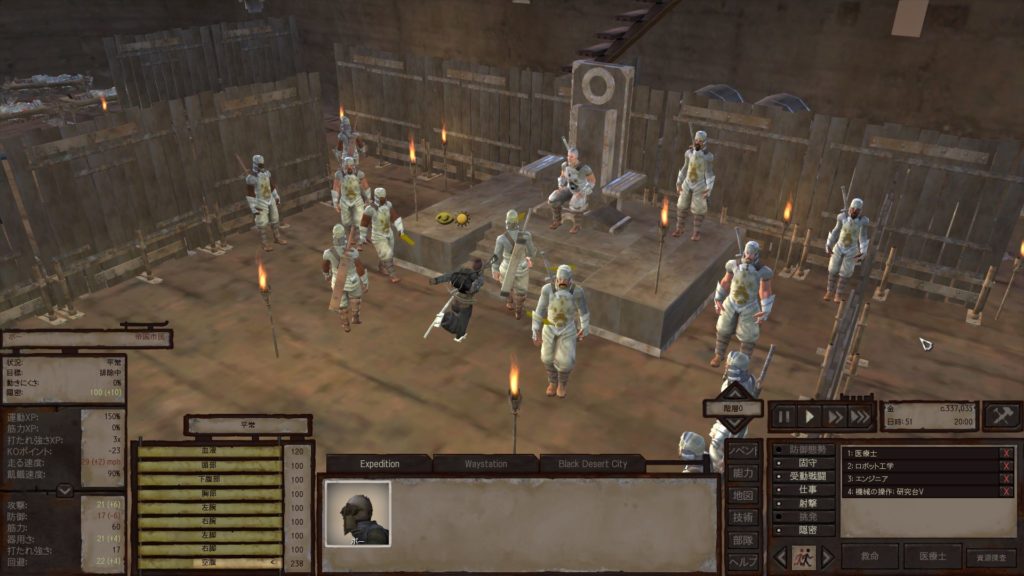This screenshot has width=1024, height=576.
Task: Expand the character stats panel arrow
Action: pos(64,490)
